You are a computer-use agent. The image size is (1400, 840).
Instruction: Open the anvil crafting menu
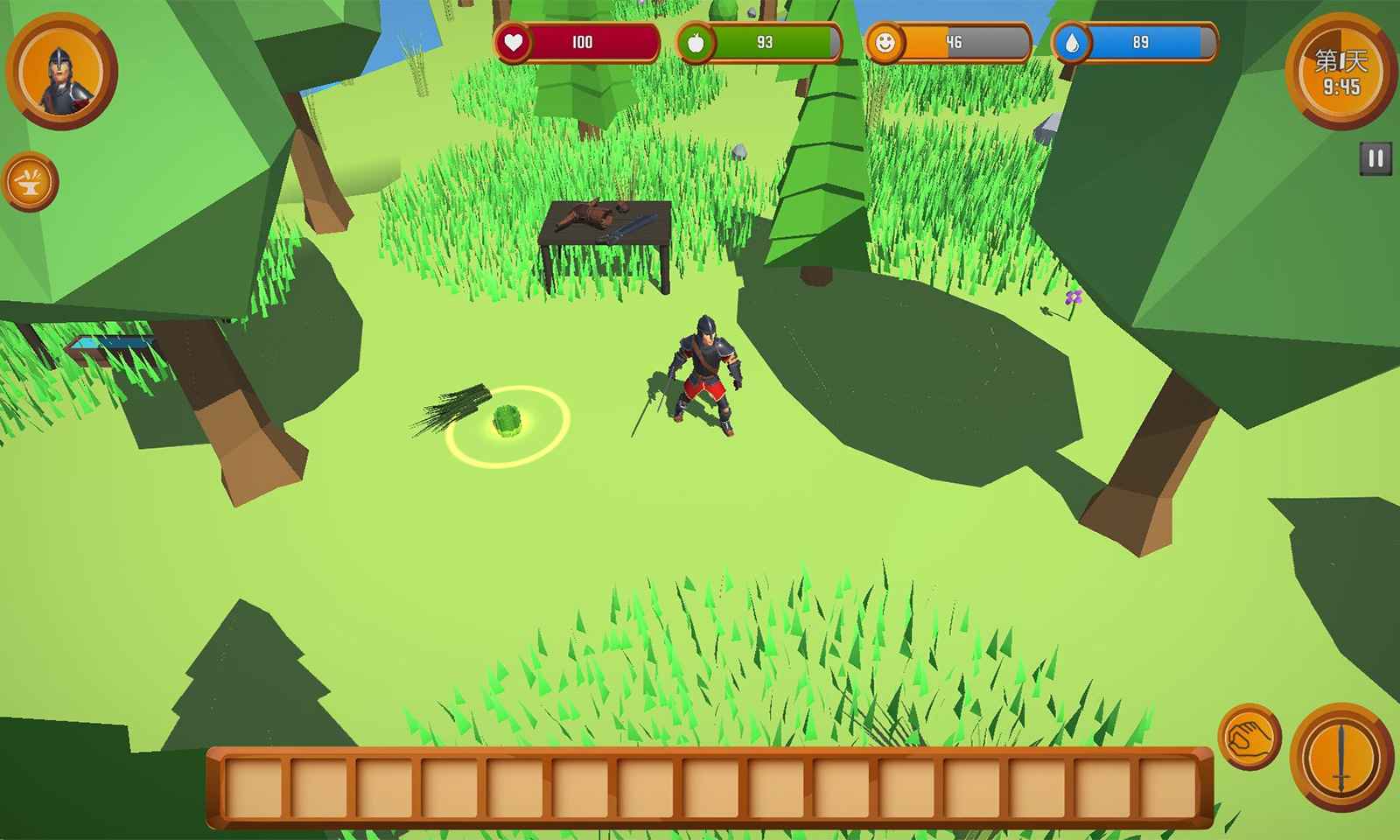click(31, 182)
